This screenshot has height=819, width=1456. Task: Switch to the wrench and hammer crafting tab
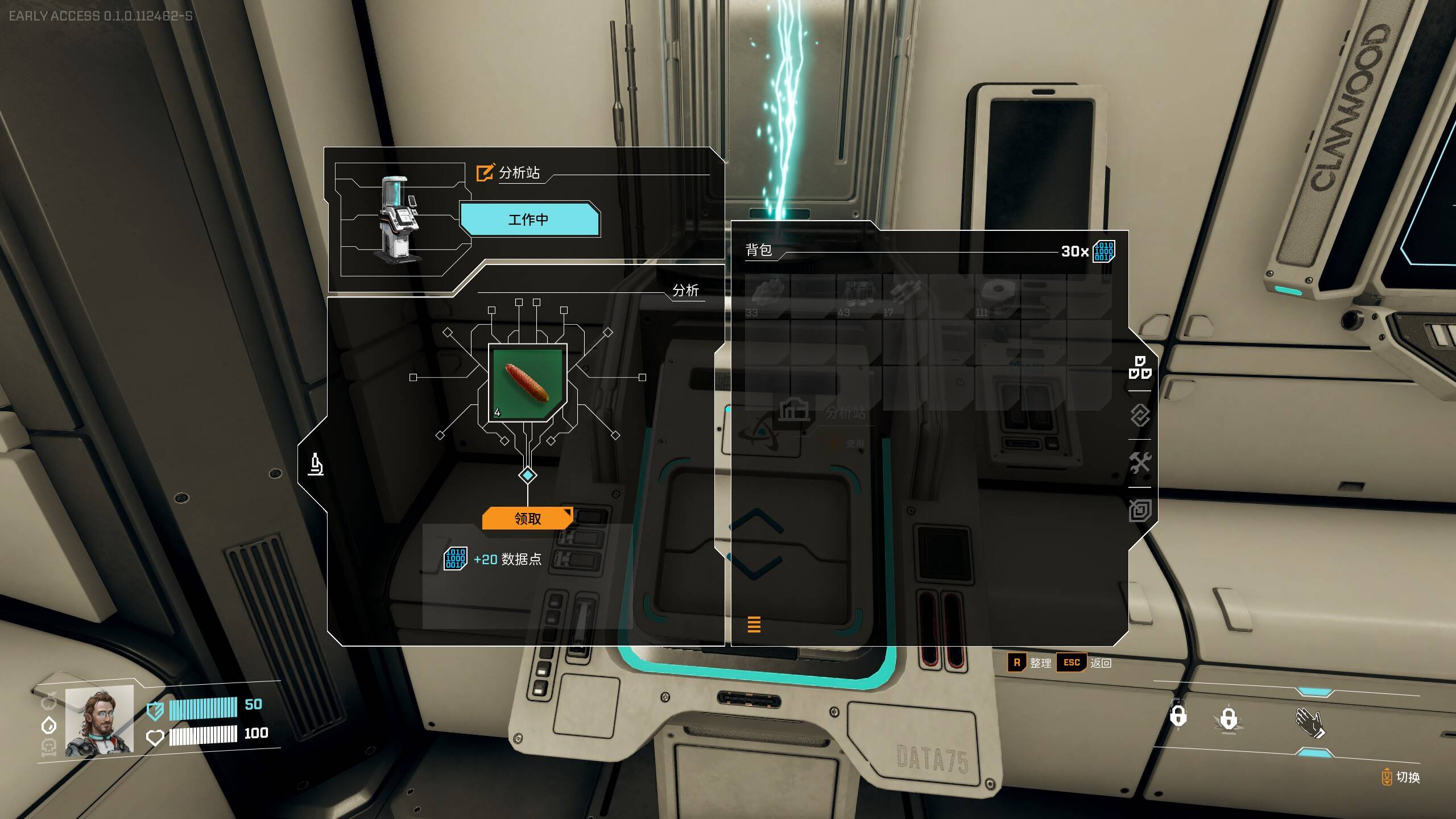tap(1140, 463)
